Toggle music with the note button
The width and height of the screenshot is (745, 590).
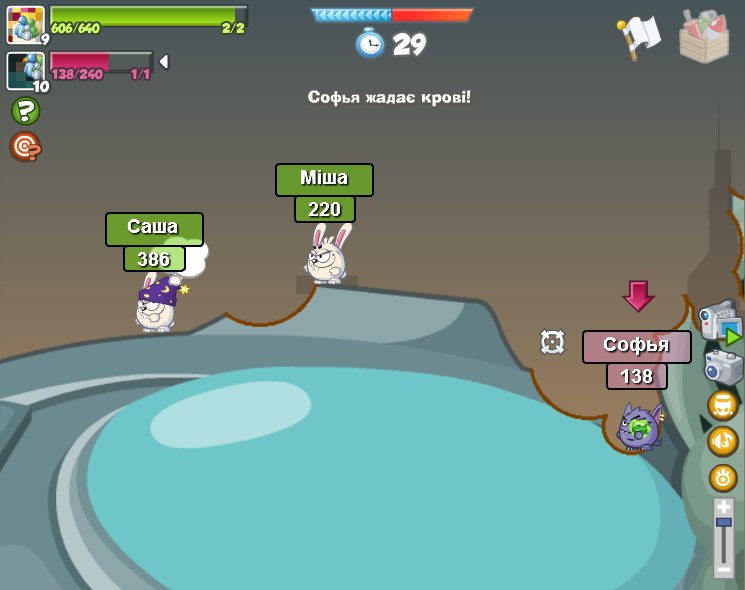point(723,441)
